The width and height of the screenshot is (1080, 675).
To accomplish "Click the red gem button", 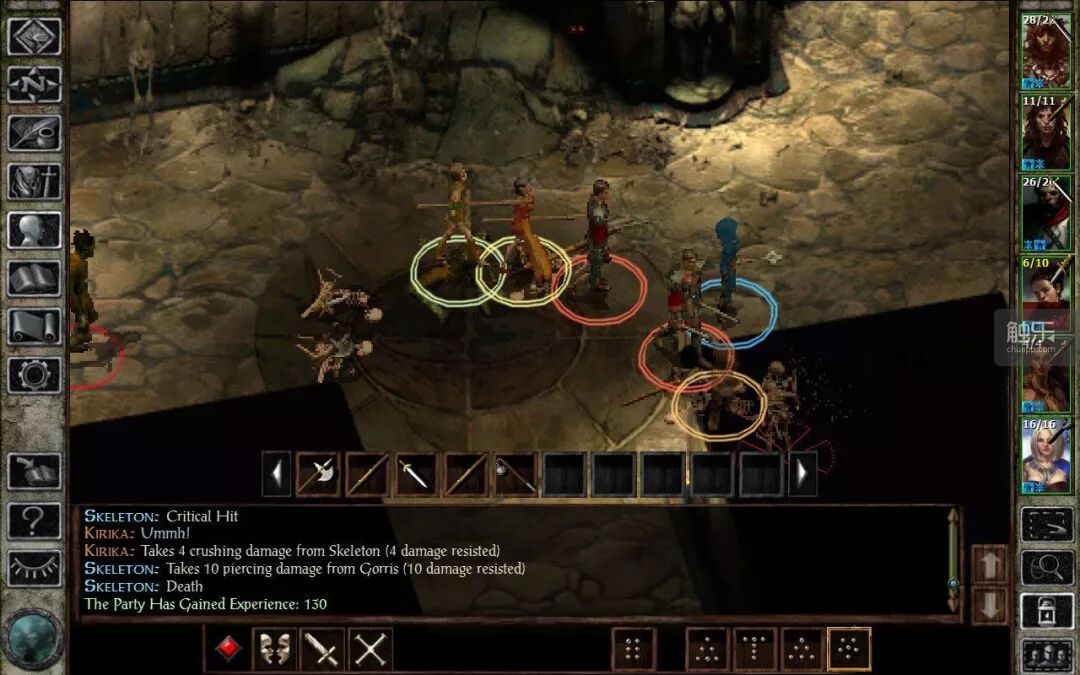I will coord(228,649).
